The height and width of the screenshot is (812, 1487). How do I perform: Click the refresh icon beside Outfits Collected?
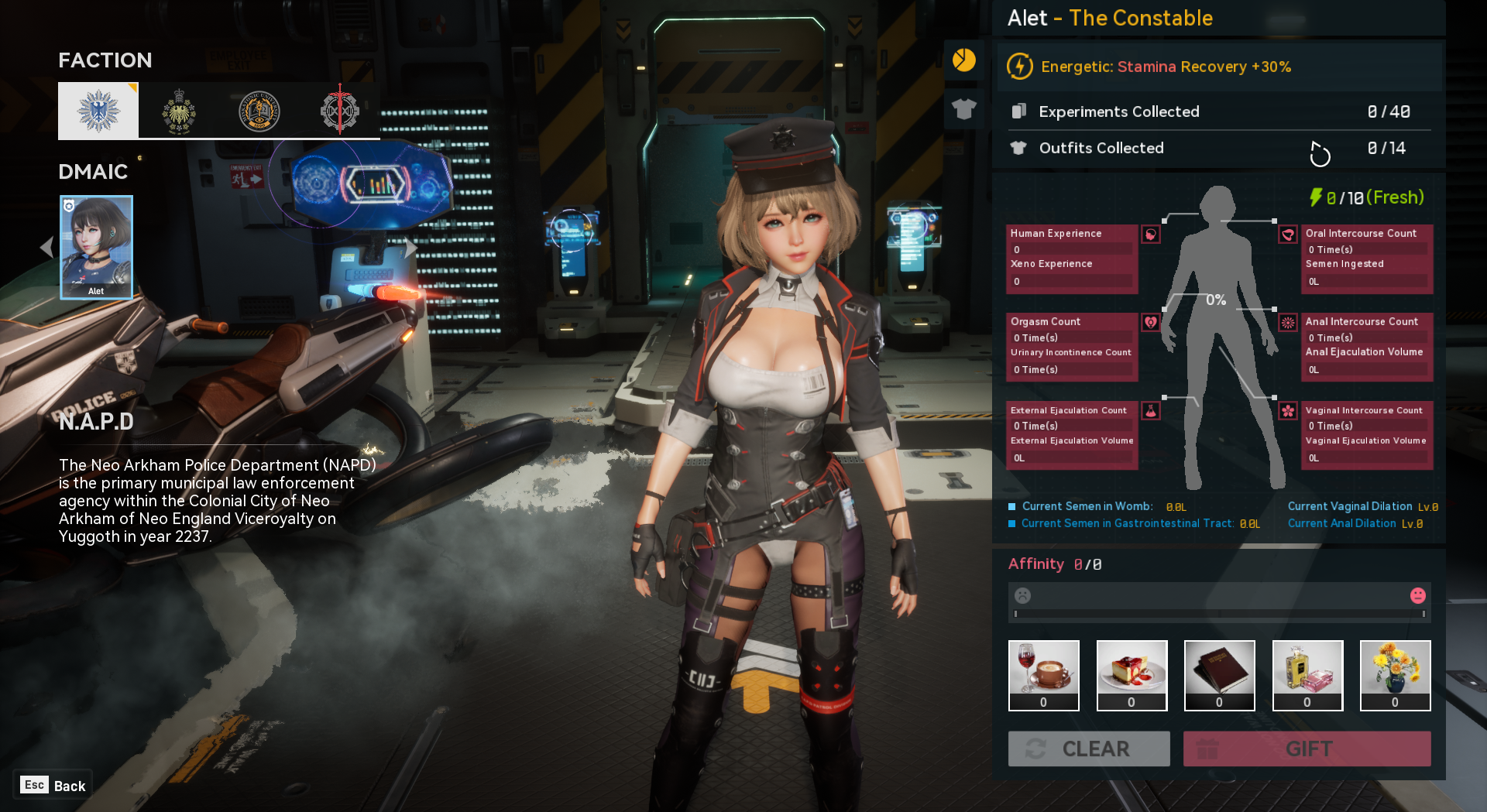point(1320,153)
